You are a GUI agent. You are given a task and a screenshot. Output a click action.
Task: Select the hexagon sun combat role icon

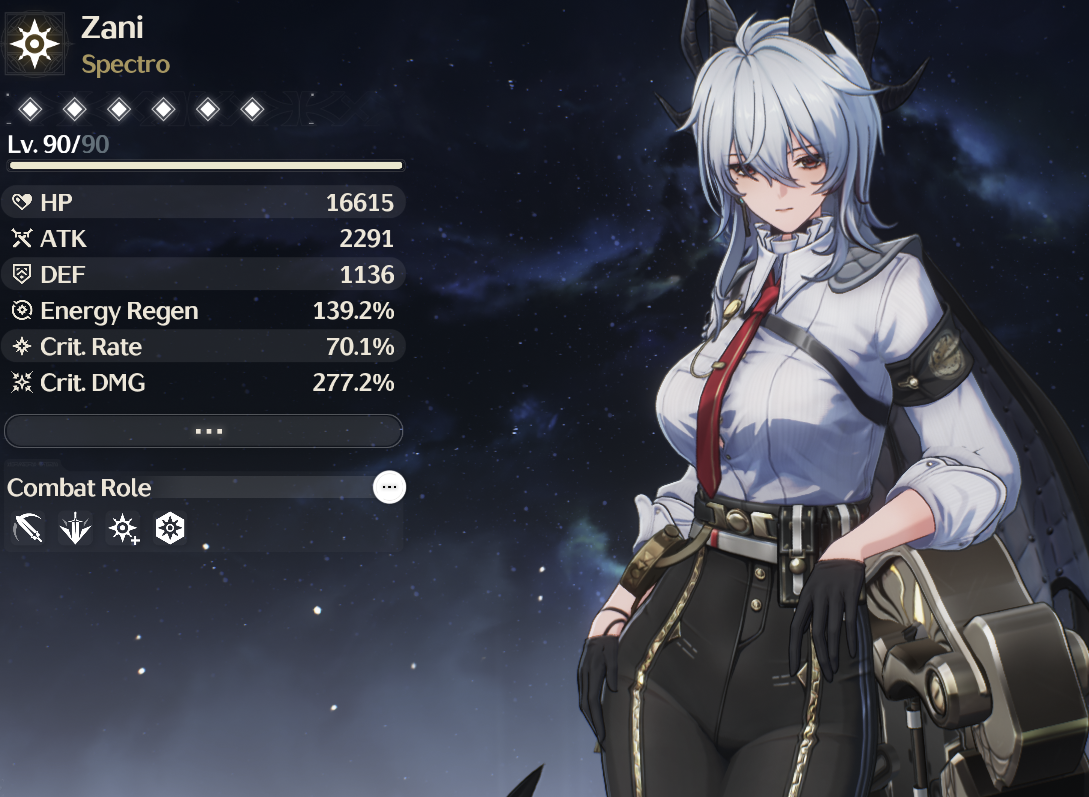(171, 529)
